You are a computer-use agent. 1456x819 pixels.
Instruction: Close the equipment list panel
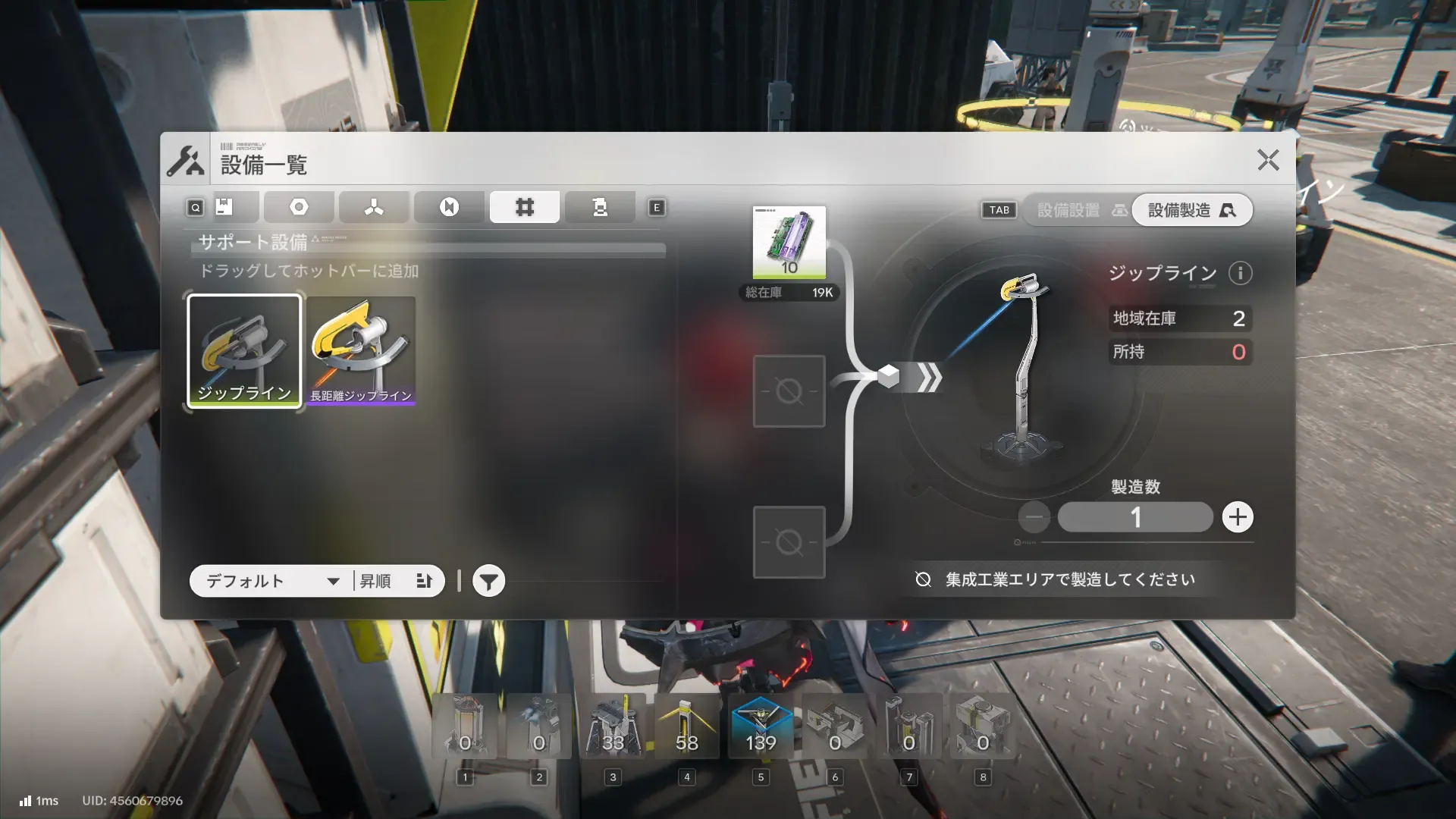(1268, 160)
